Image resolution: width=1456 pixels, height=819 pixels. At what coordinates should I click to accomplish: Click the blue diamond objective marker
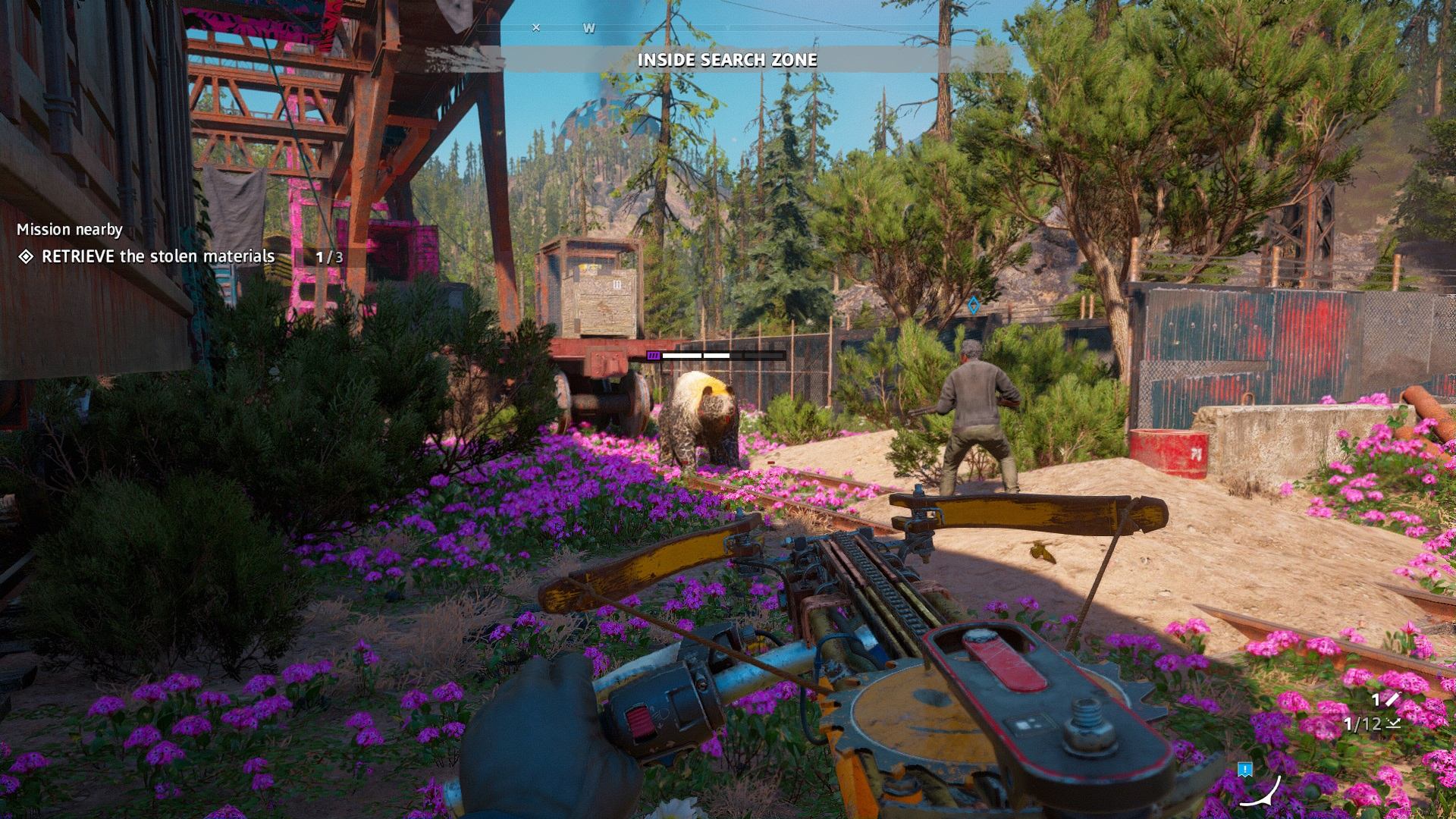[973, 306]
